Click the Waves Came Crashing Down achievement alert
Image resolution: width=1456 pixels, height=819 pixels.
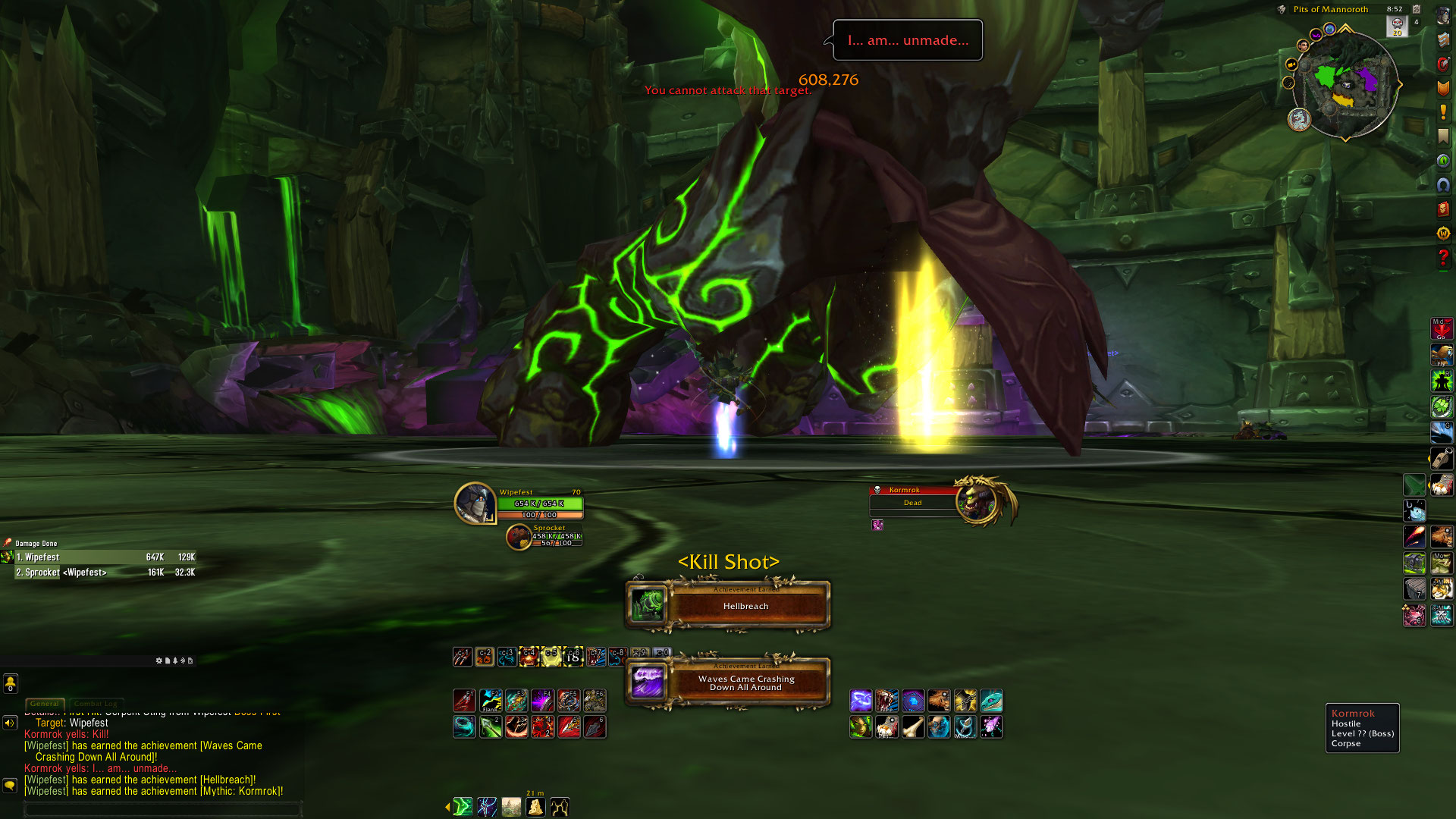(x=728, y=682)
